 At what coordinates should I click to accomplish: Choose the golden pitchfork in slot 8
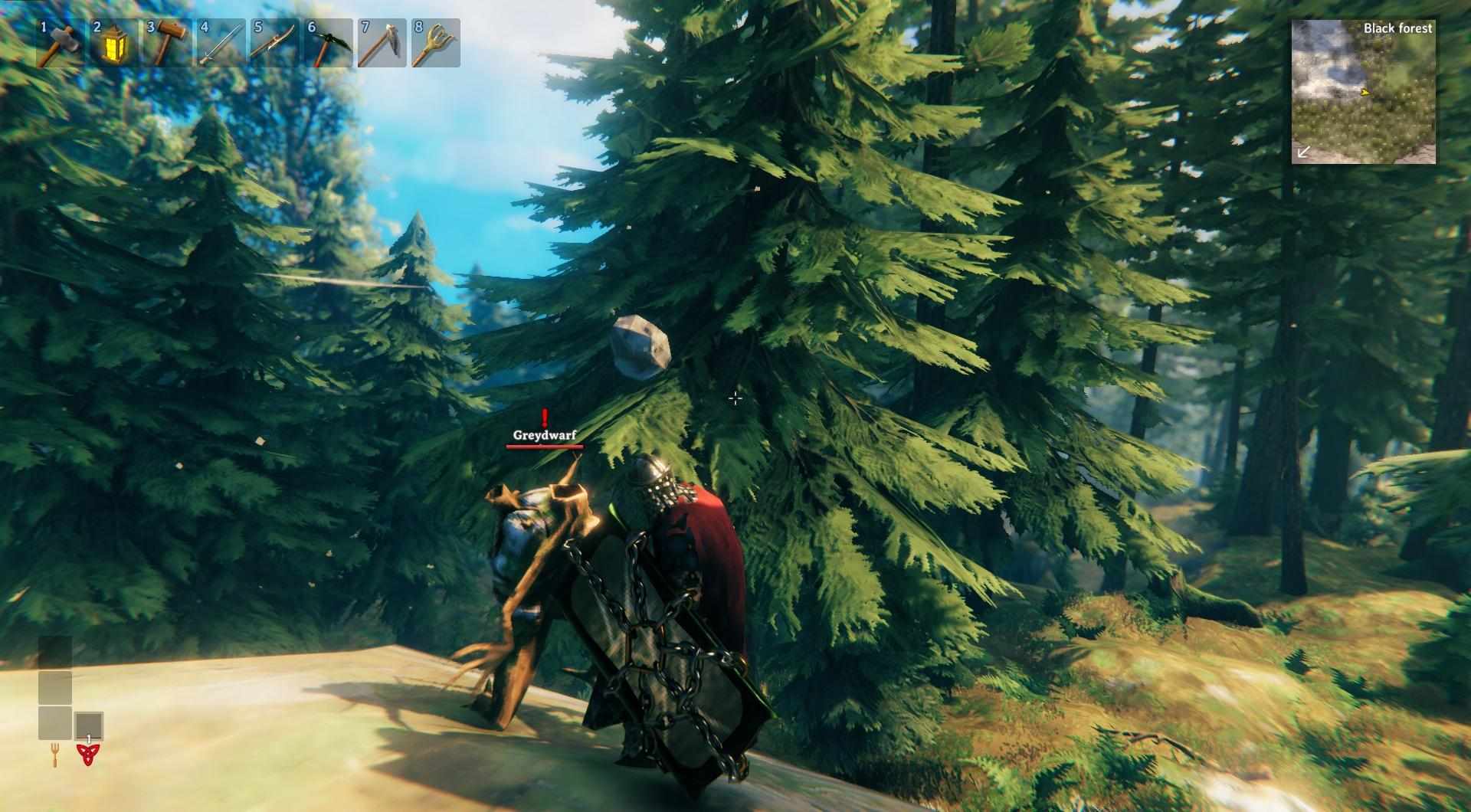435,44
